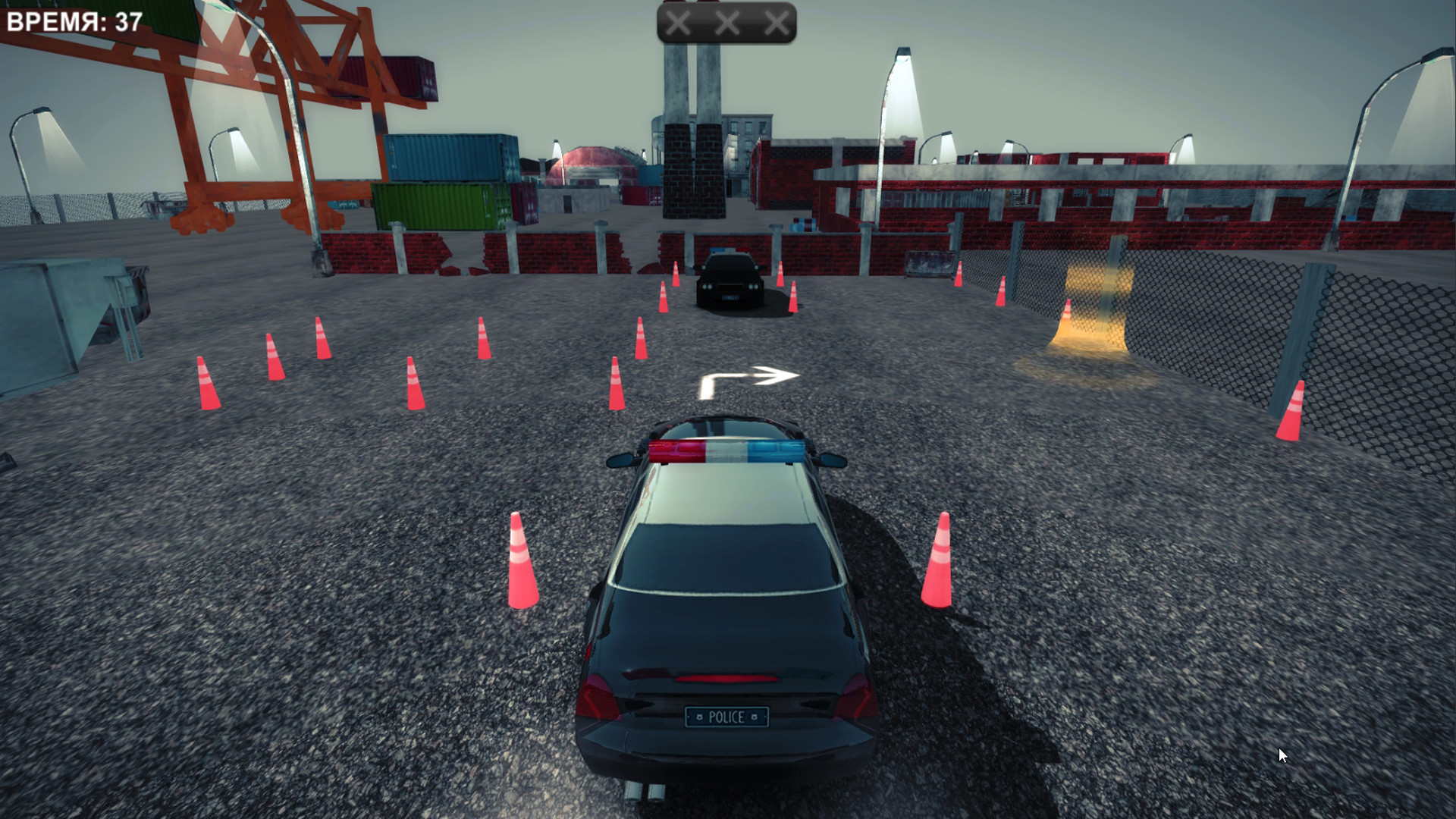Click the third X strike icon
1456x819 pixels.
pyautogui.click(x=776, y=22)
